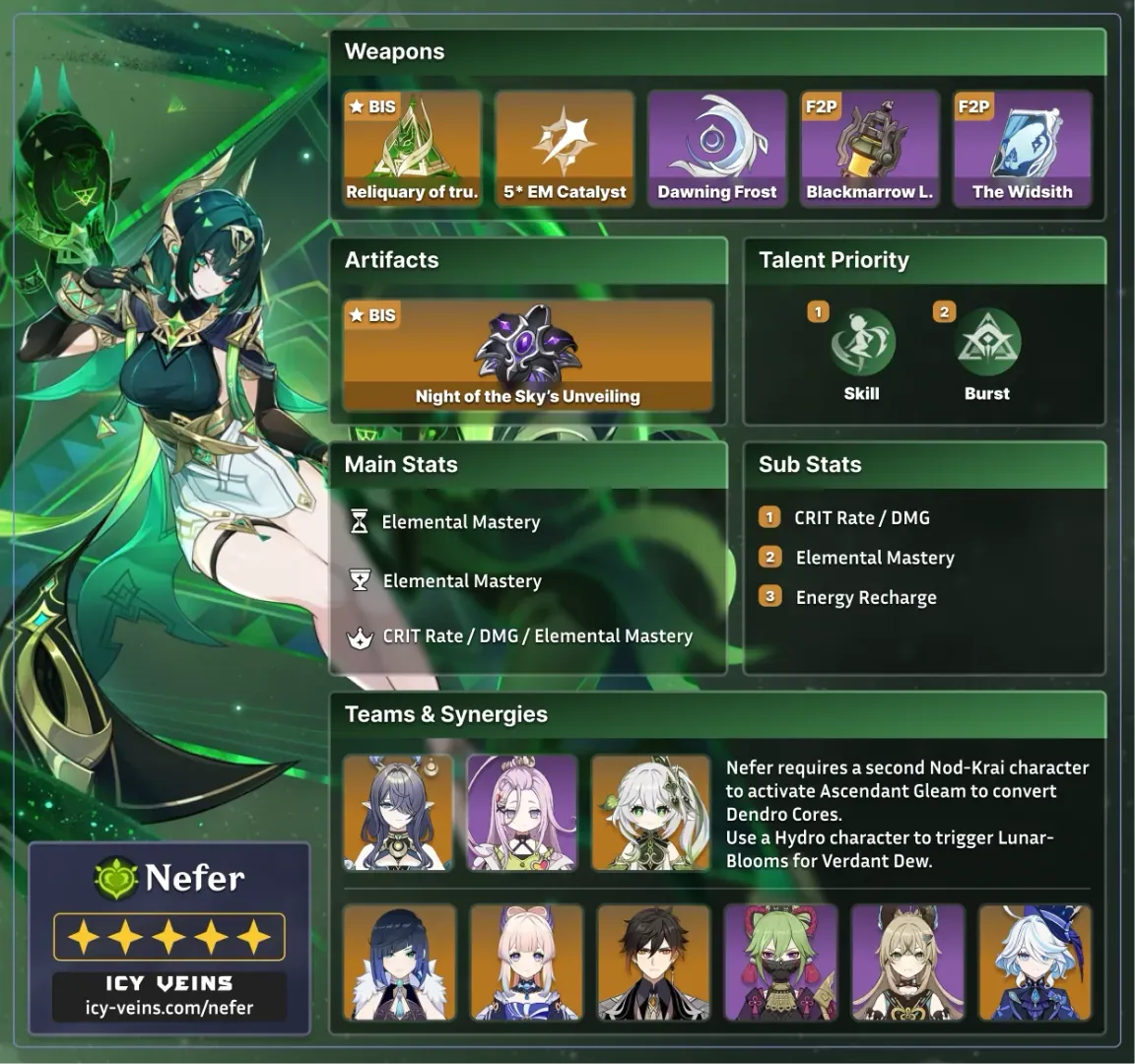The width and height of the screenshot is (1135, 1064).
Task: Select the antlered dark-haired teammate portrait
Action: [398, 813]
